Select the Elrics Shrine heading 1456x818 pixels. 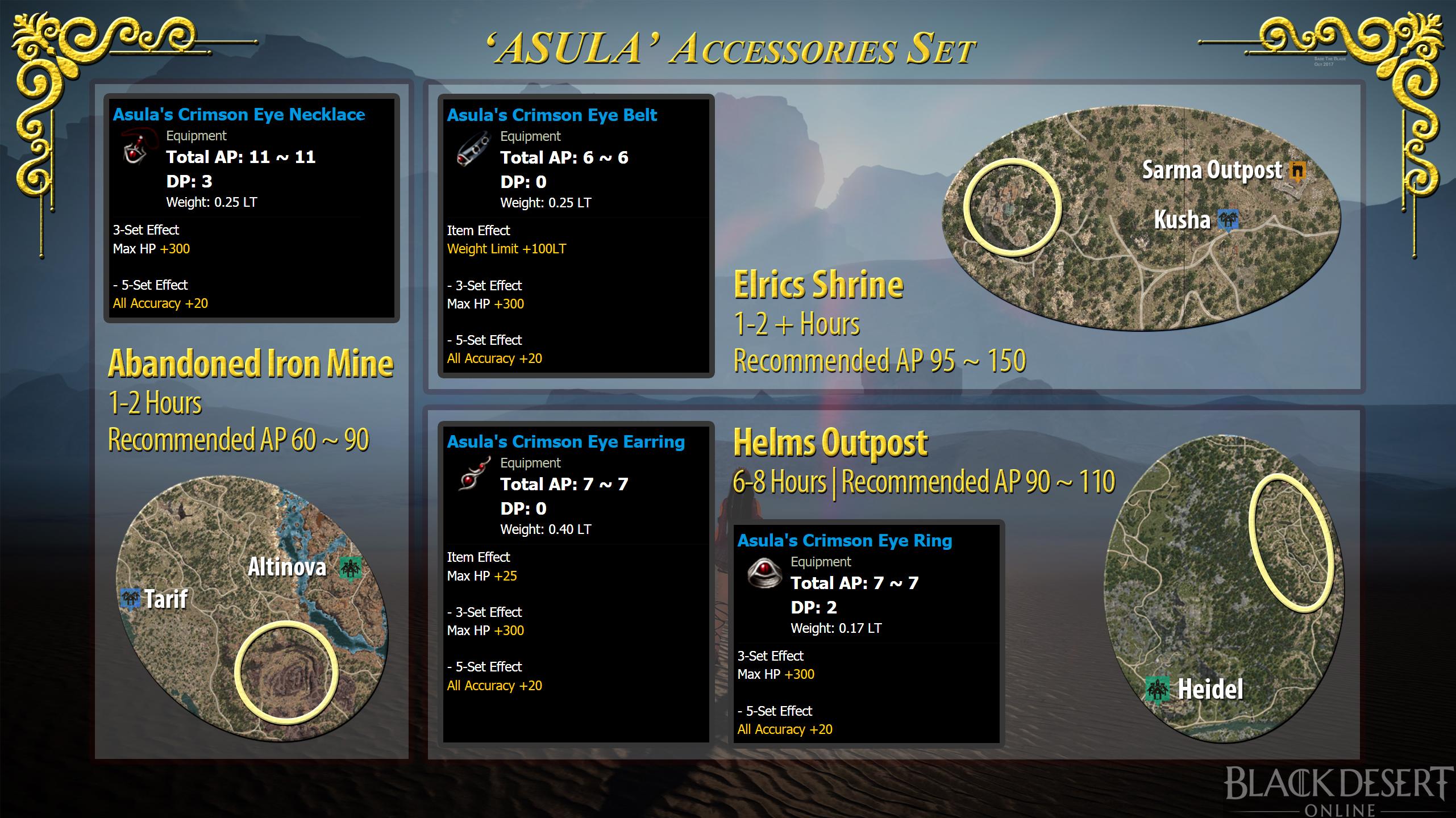point(817,285)
